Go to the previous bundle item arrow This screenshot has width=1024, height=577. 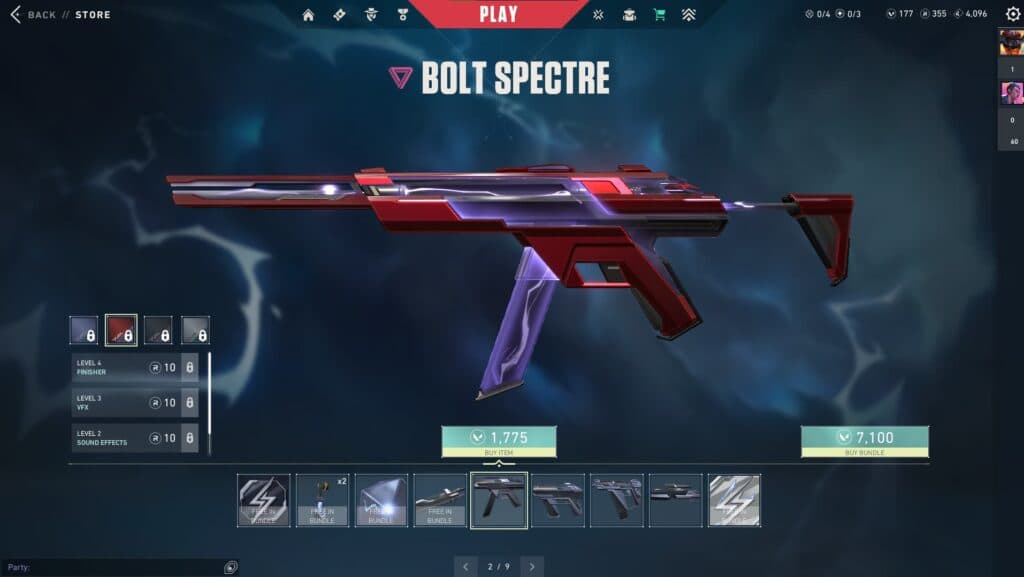click(466, 567)
